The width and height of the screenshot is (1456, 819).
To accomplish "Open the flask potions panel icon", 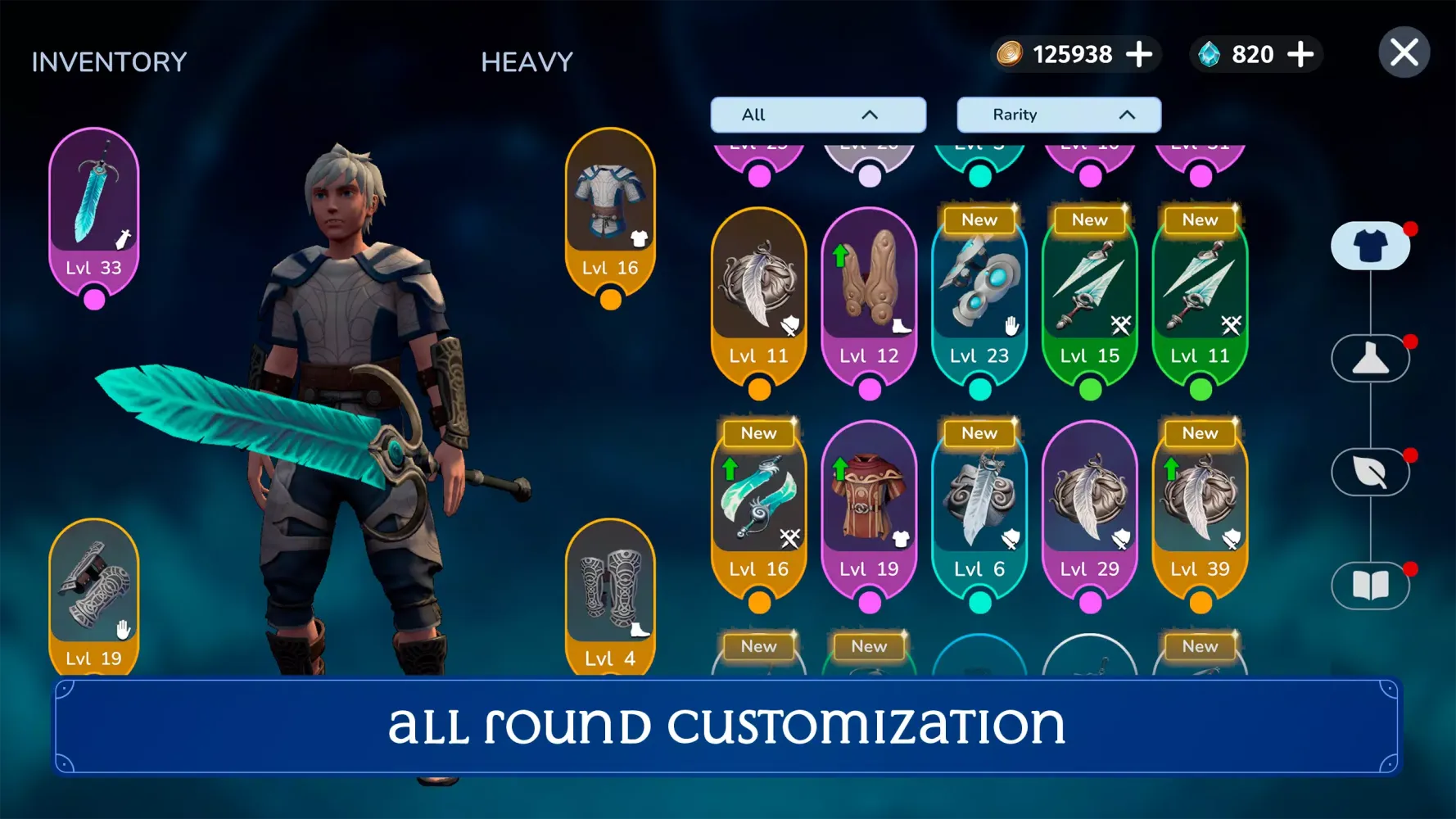I will [x=1371, y=358].
